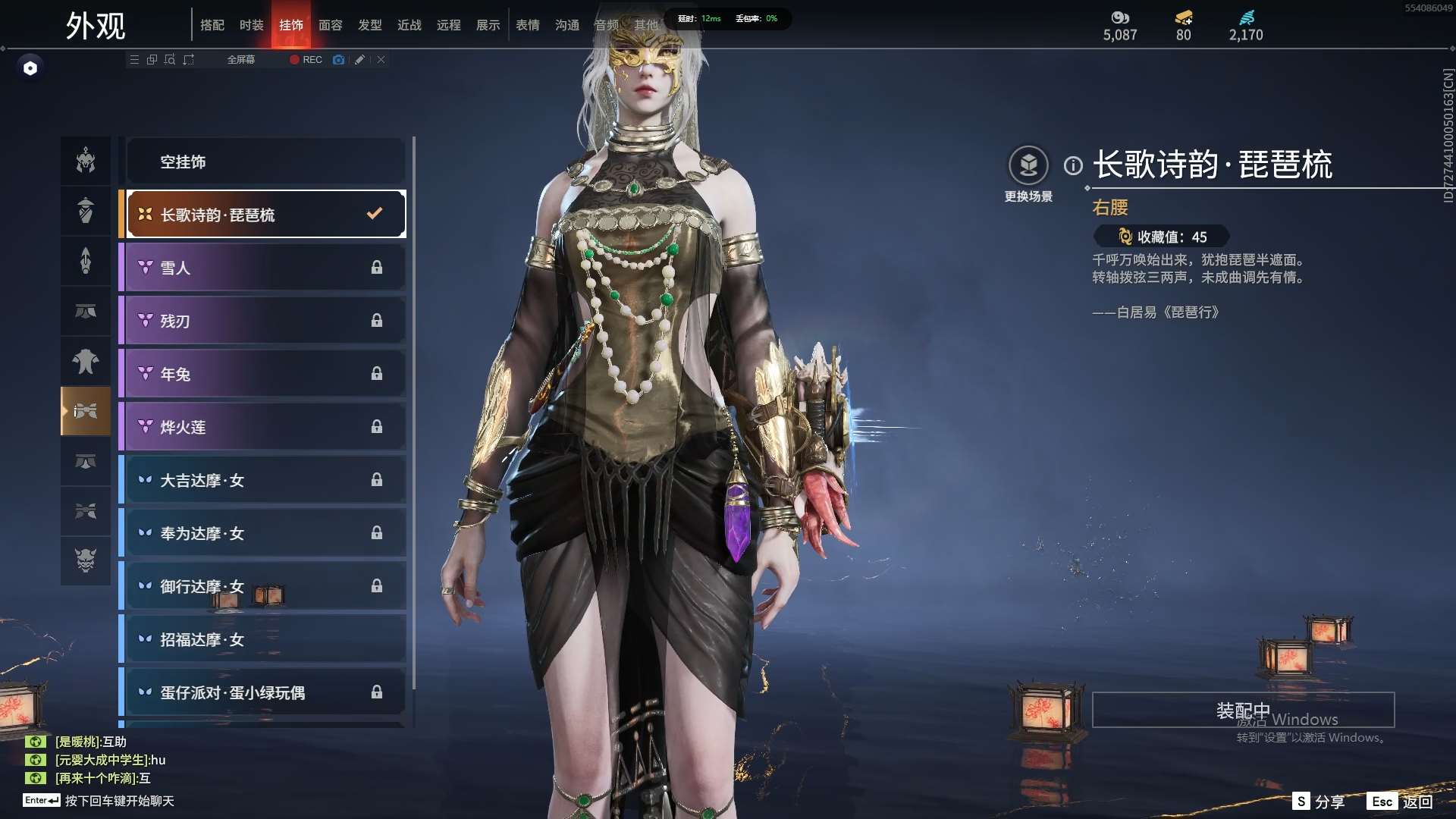Open the 时装 tab

(252, 25)
